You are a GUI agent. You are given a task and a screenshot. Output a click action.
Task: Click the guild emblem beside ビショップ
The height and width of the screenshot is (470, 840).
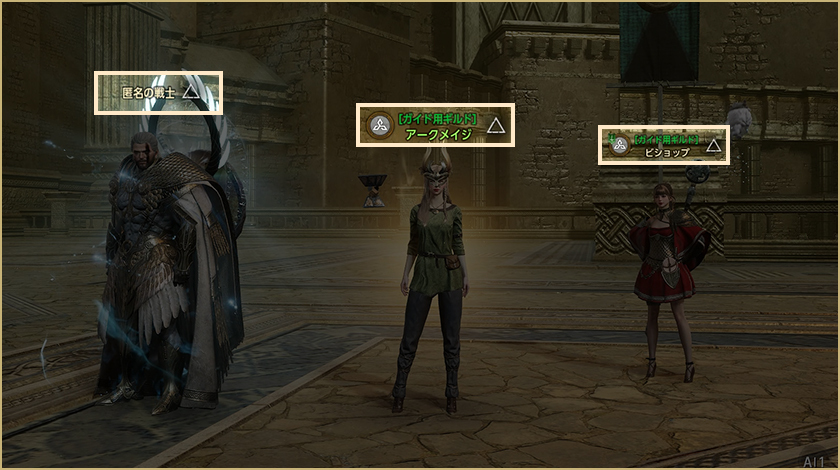[x=619, y=145]
